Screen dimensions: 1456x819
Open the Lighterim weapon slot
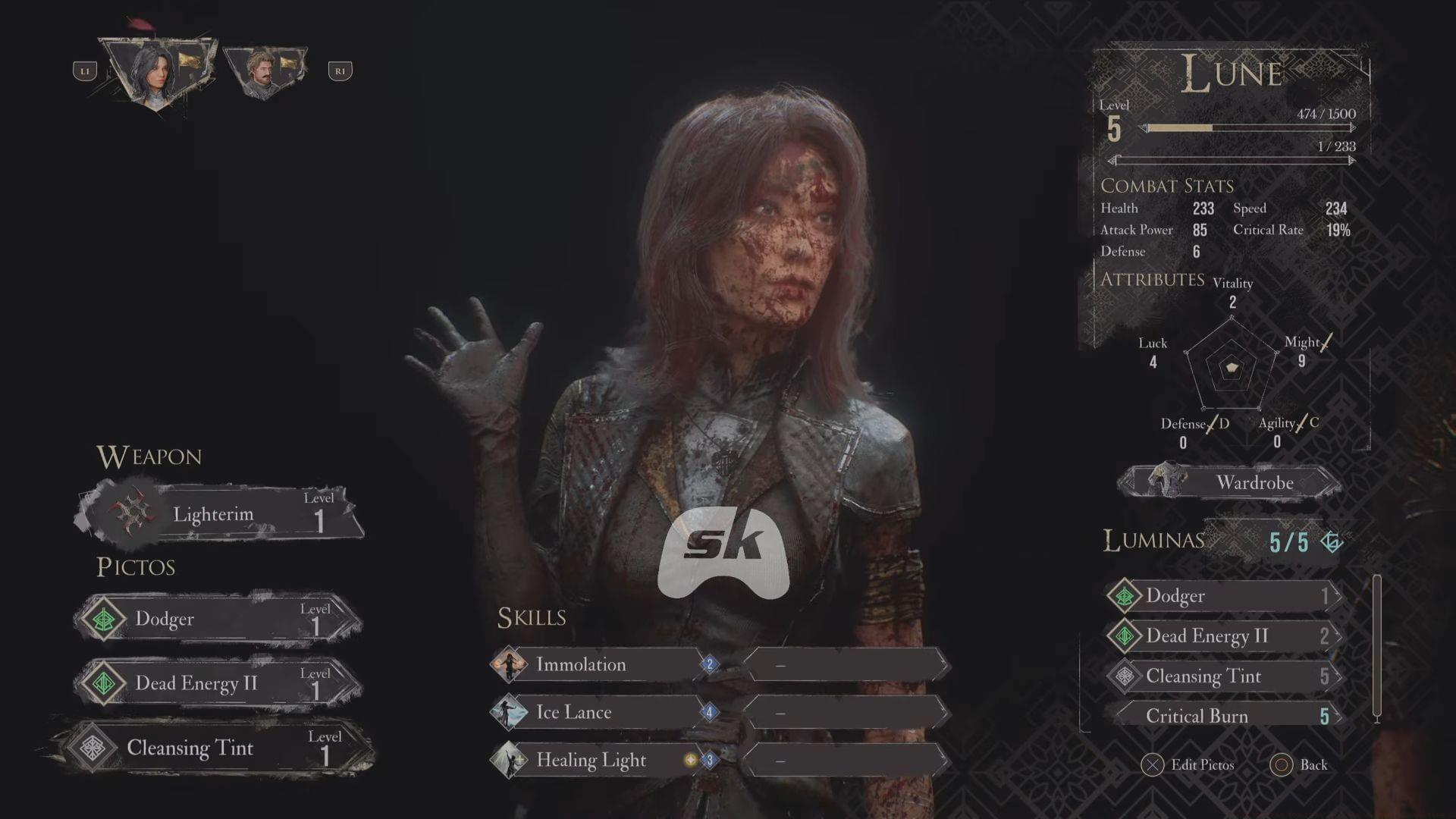(x=220, y=515)
